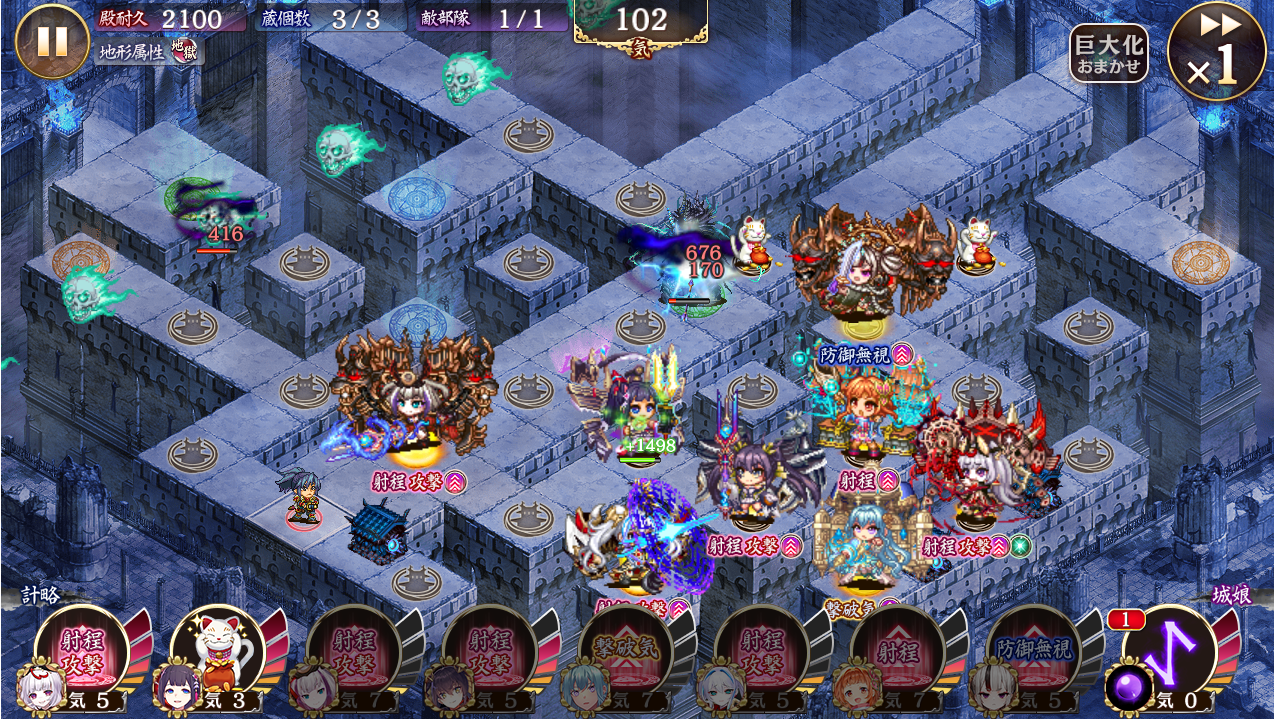Viewport: 1274px width, 719px height.
Task: Use the maneki-neko cat stratagem
Action: 217,652
